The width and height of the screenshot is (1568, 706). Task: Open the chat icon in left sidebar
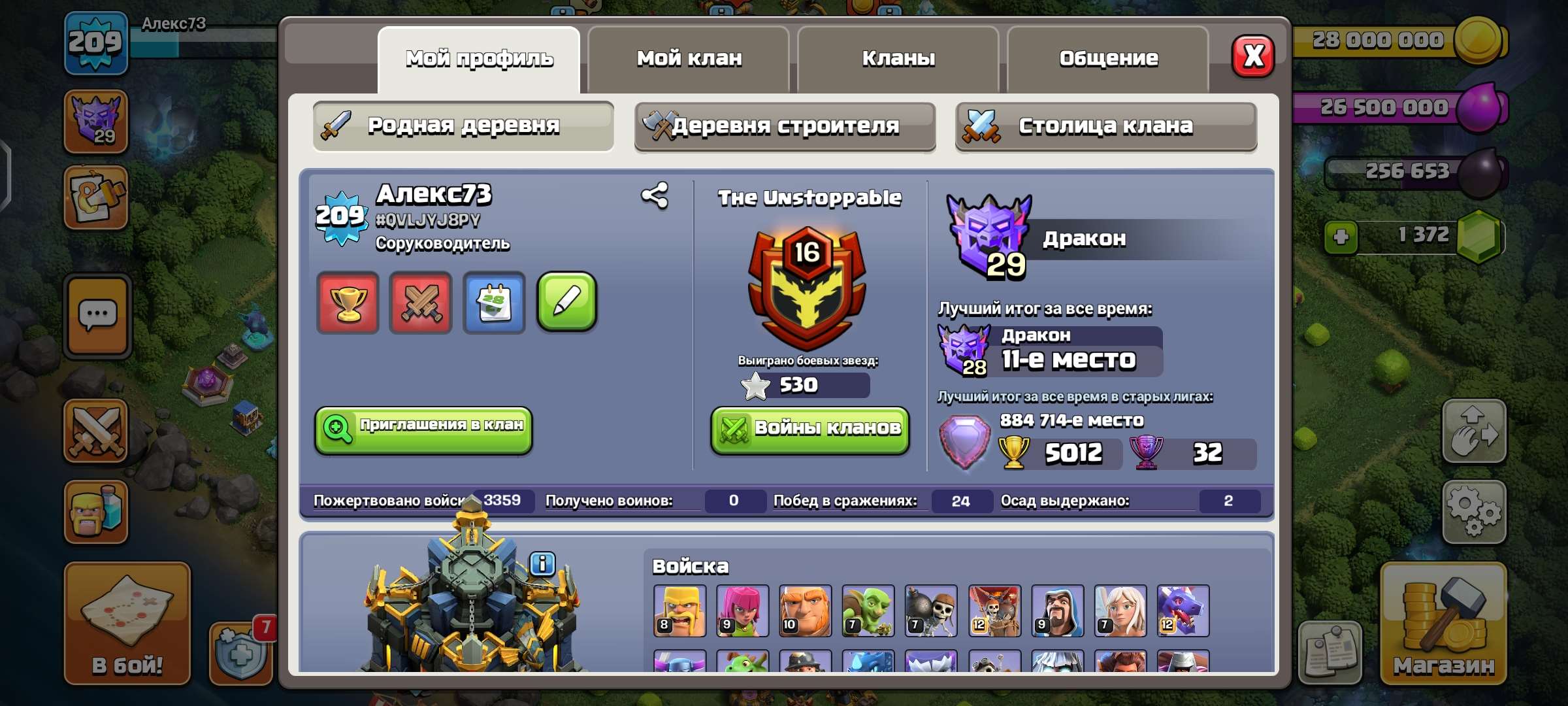click(95, 316)
